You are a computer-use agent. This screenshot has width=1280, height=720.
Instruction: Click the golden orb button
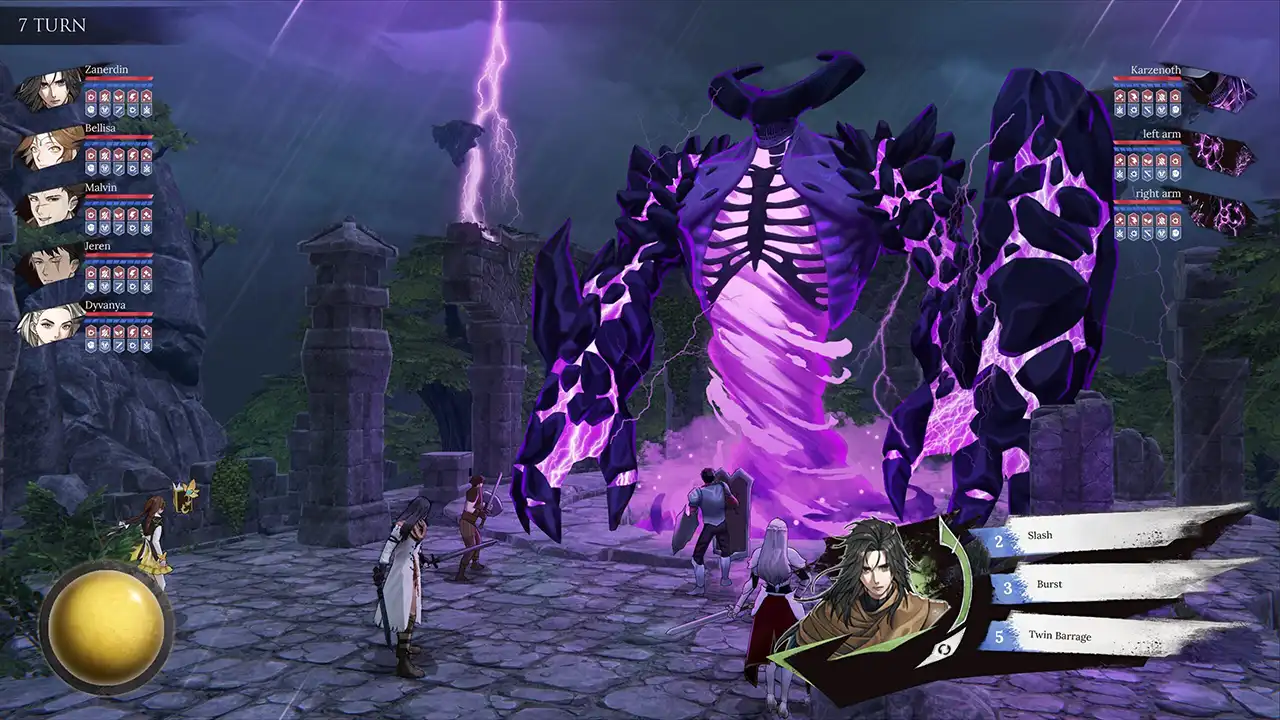coord(106,628)
